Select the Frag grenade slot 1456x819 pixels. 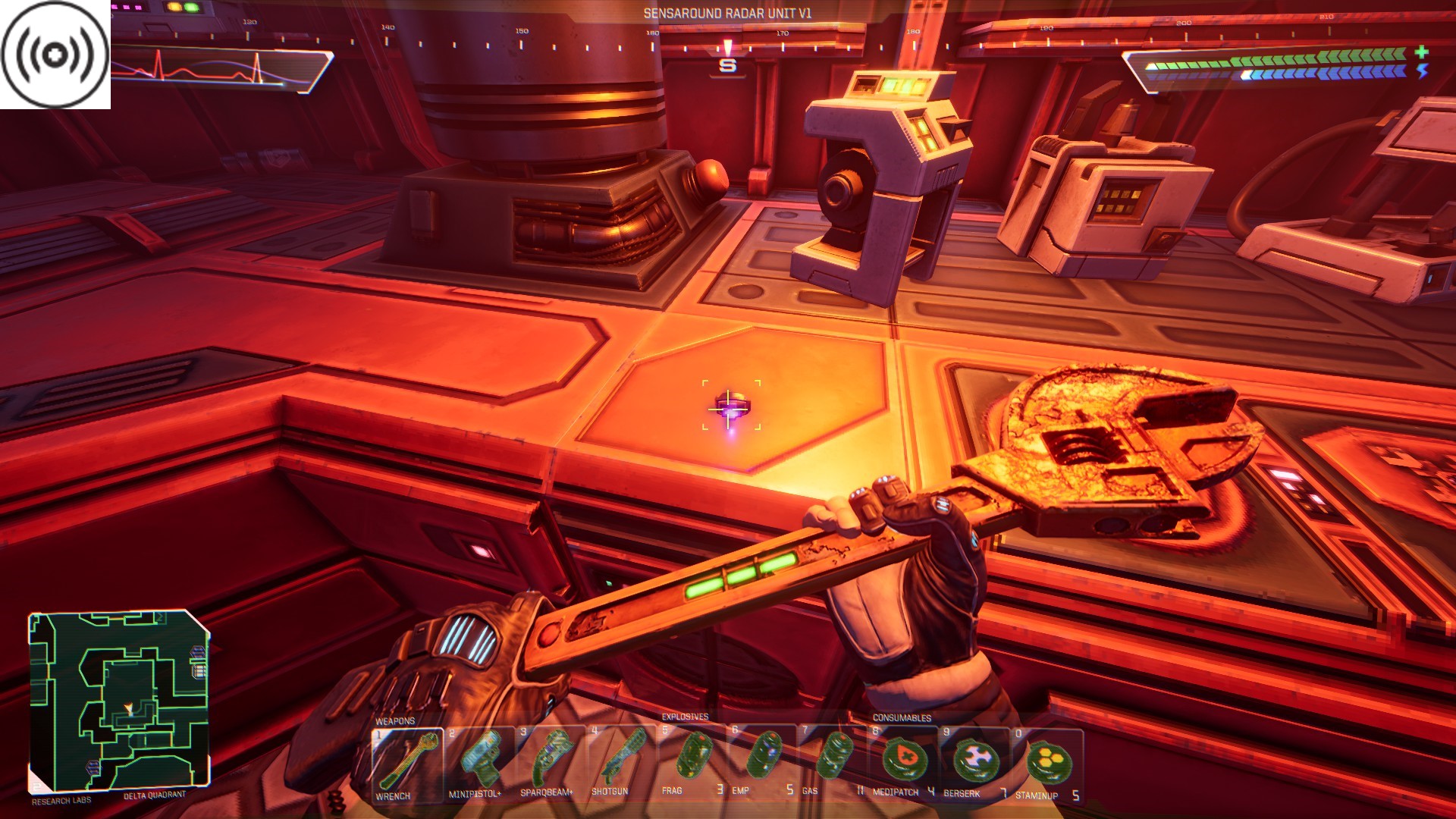(x=692, y=761)
